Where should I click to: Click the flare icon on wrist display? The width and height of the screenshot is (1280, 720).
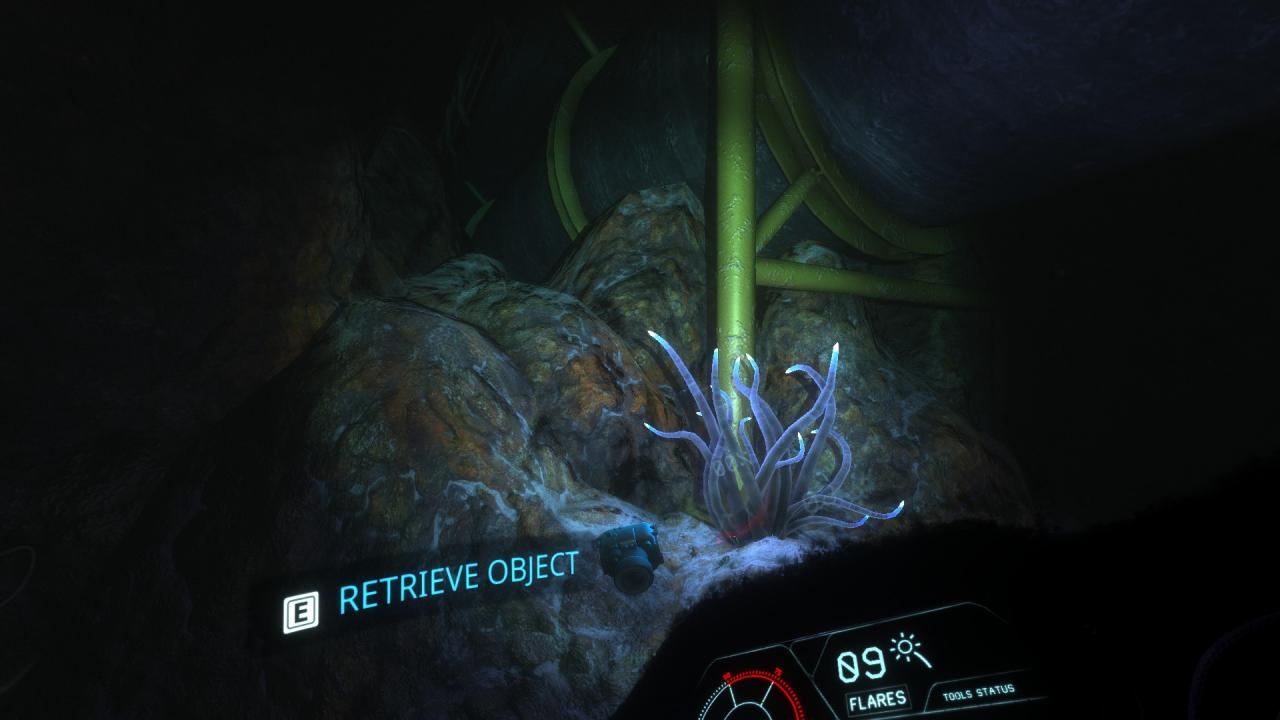point(912,652)
